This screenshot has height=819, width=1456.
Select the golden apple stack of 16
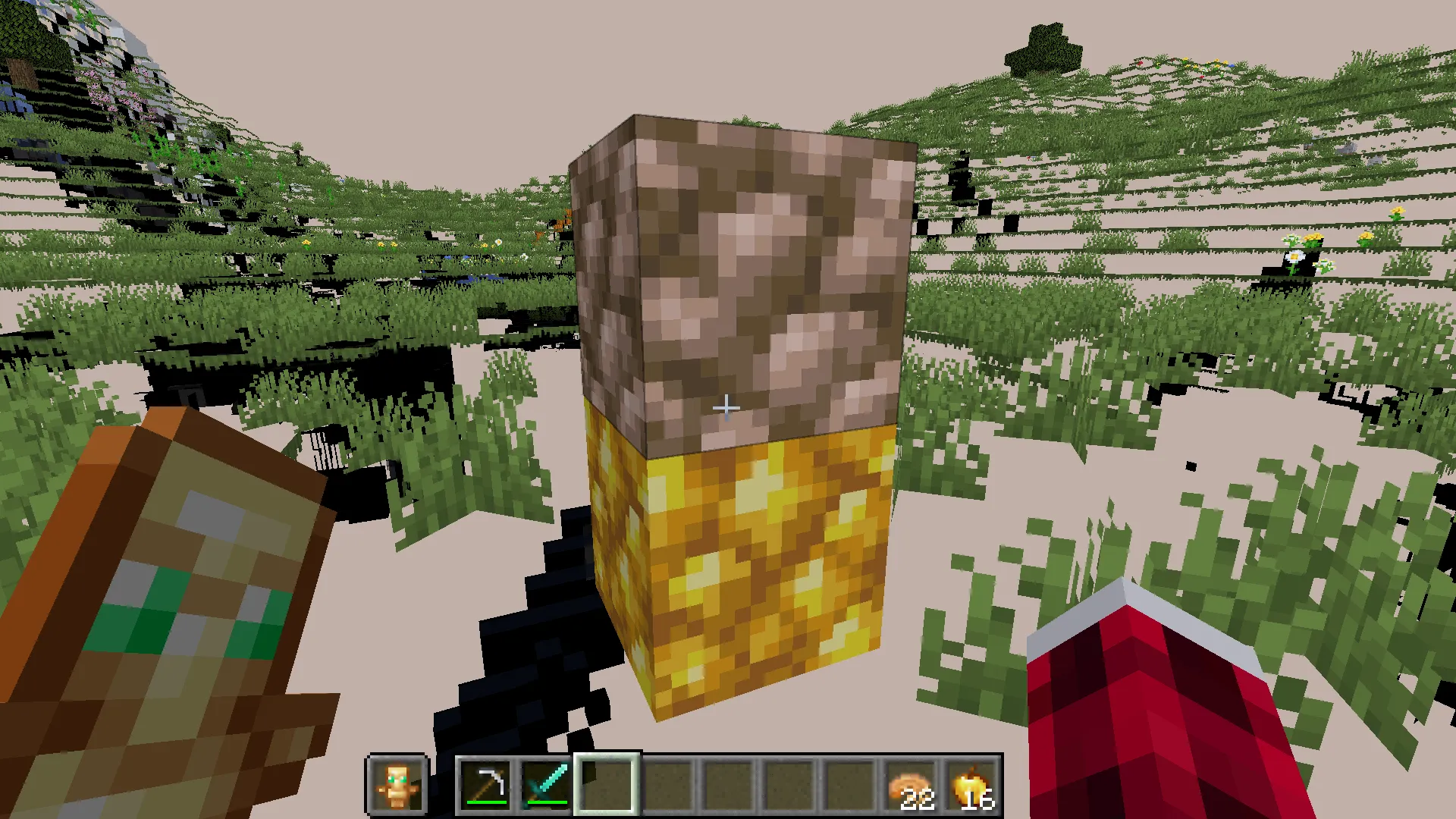tap(971, 785)
